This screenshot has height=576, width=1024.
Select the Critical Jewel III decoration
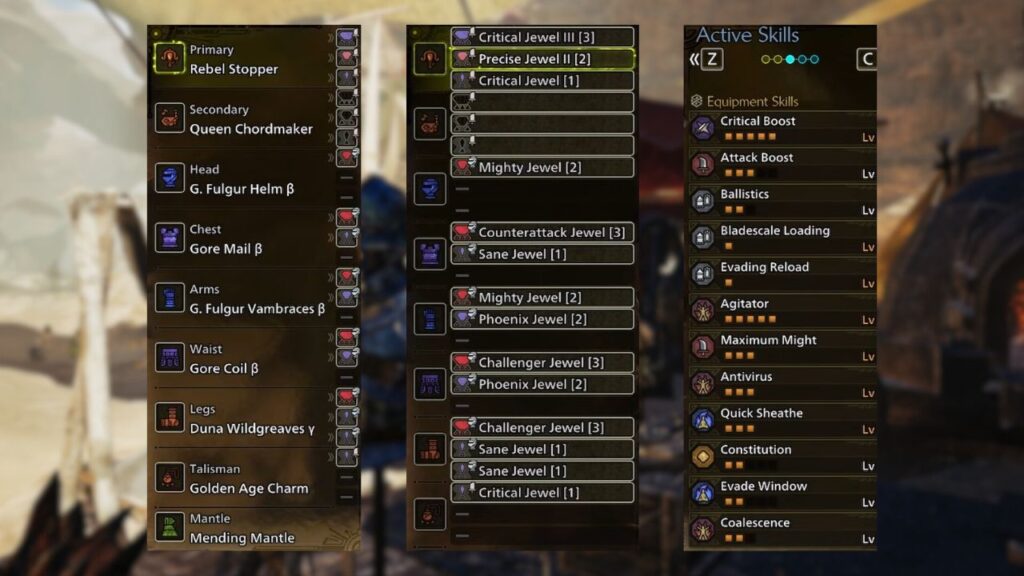(542, 37)
